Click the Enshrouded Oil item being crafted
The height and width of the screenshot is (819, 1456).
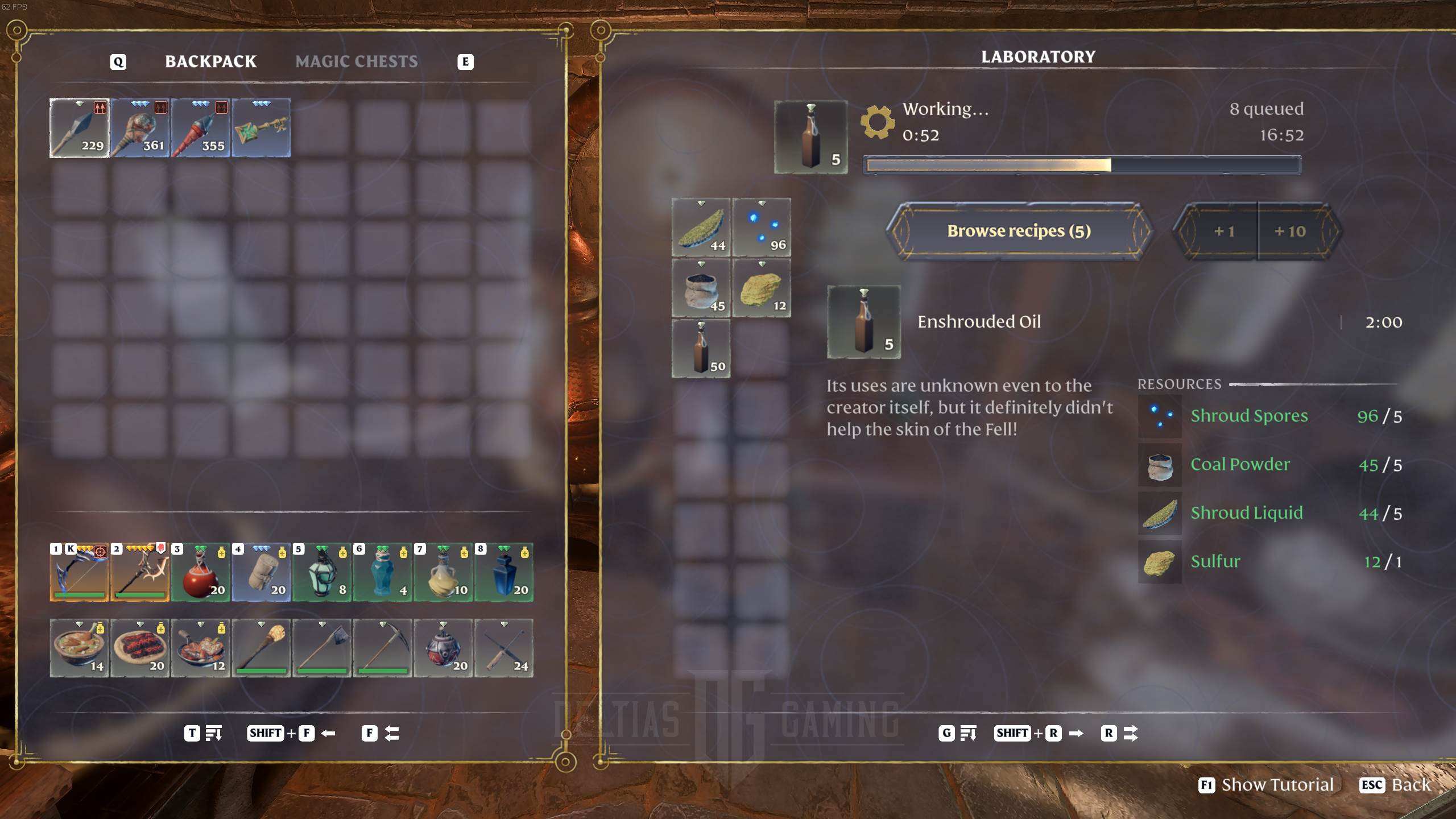pos(810,137)
